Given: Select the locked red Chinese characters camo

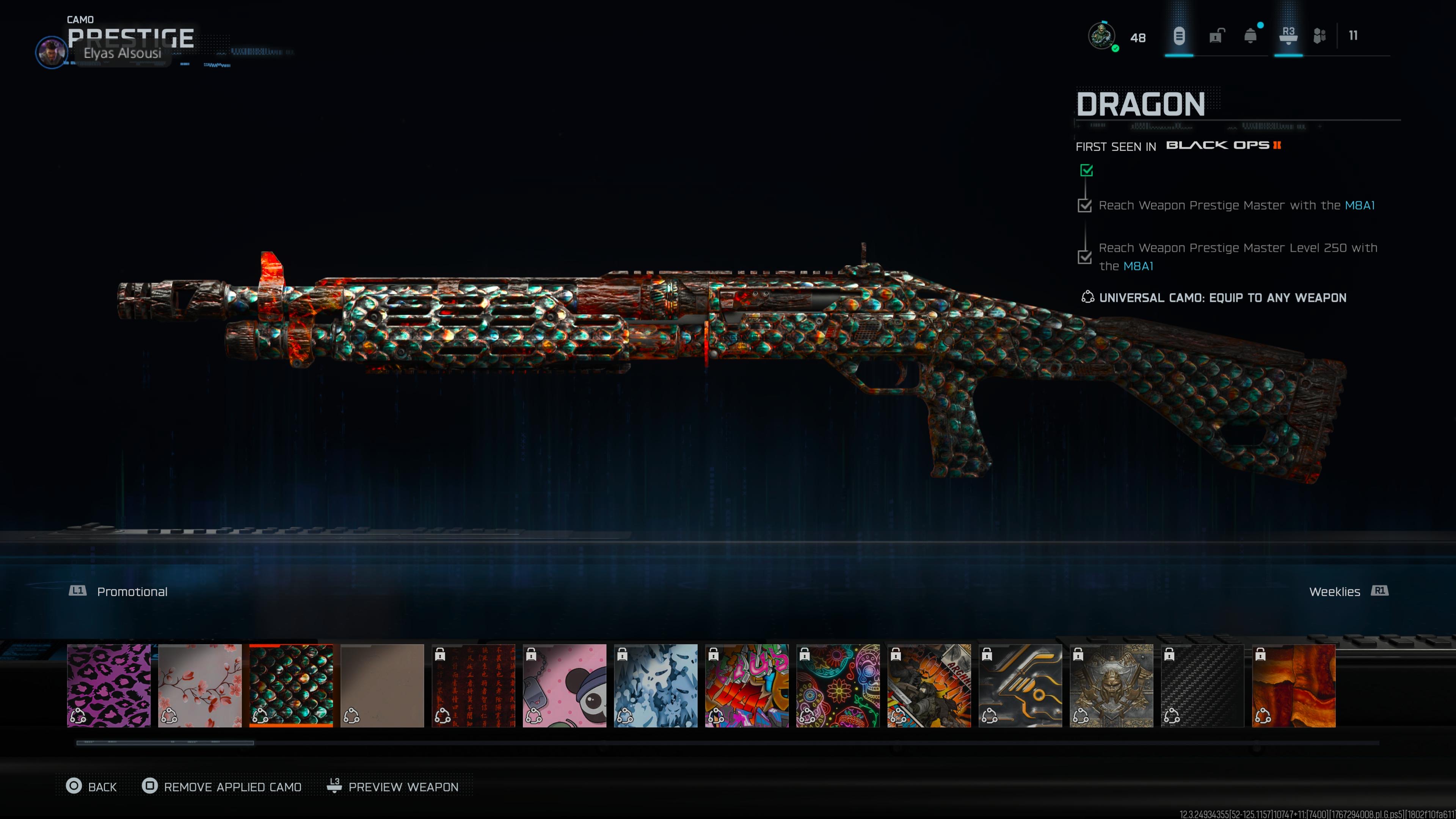Looking at the screenshot, I should pyautogui.click(x=473, y=685).
